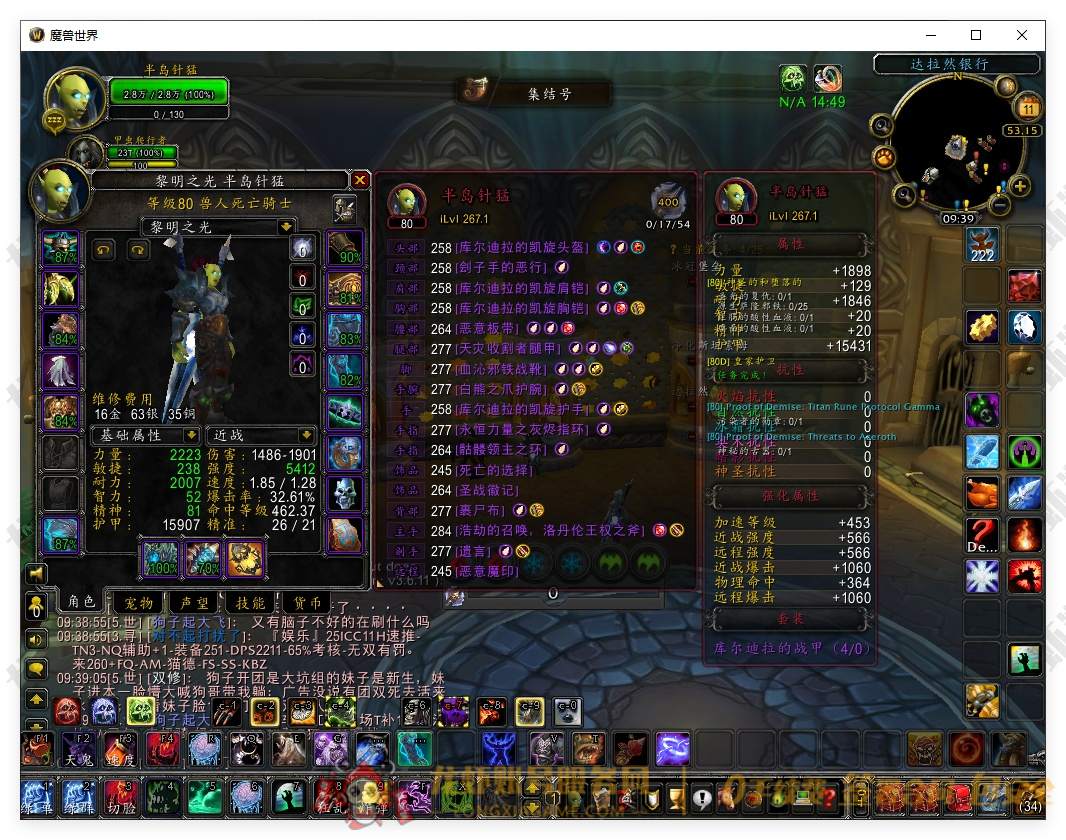
Task: Click the head armor slot at 87%
Action: point(60,249)
